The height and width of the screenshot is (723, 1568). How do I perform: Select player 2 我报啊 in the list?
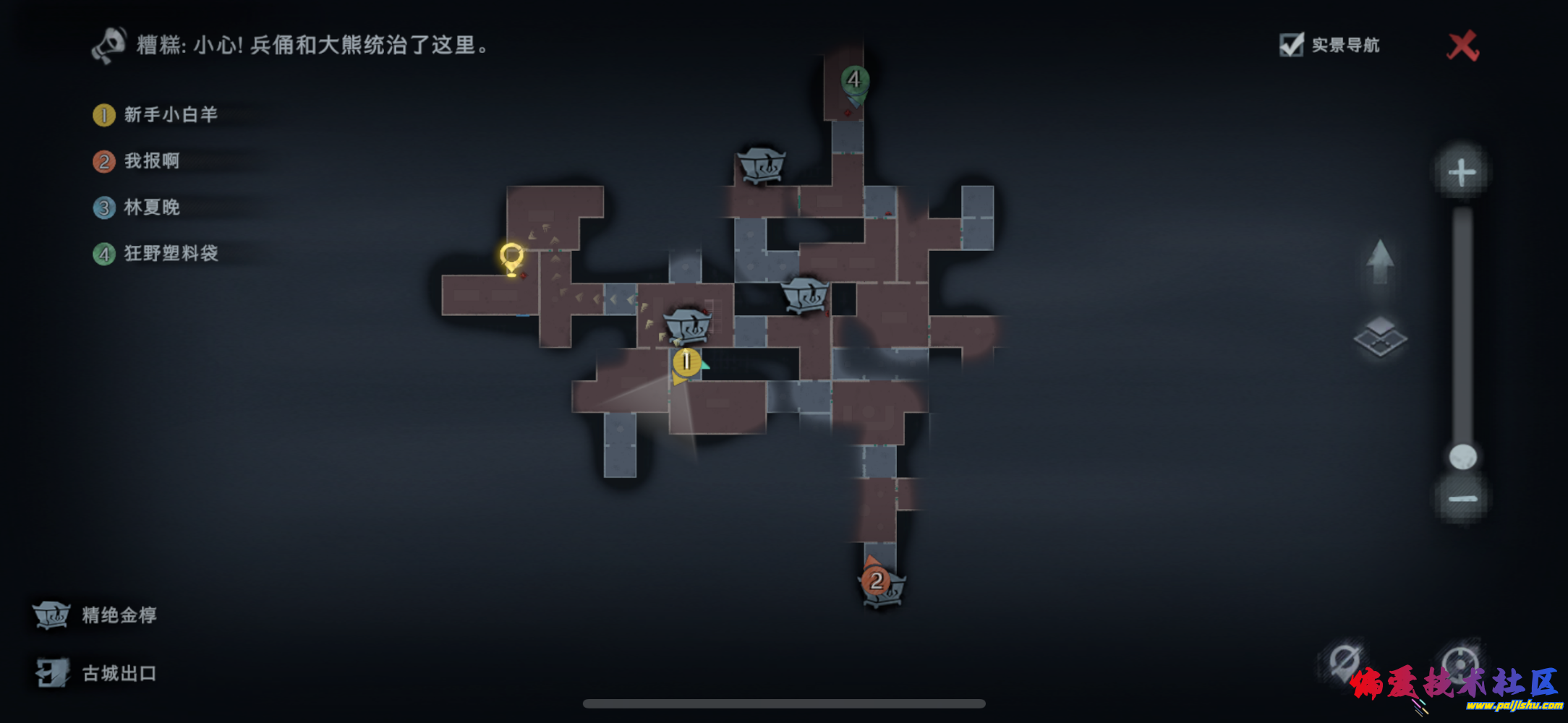tap(151, 161)
